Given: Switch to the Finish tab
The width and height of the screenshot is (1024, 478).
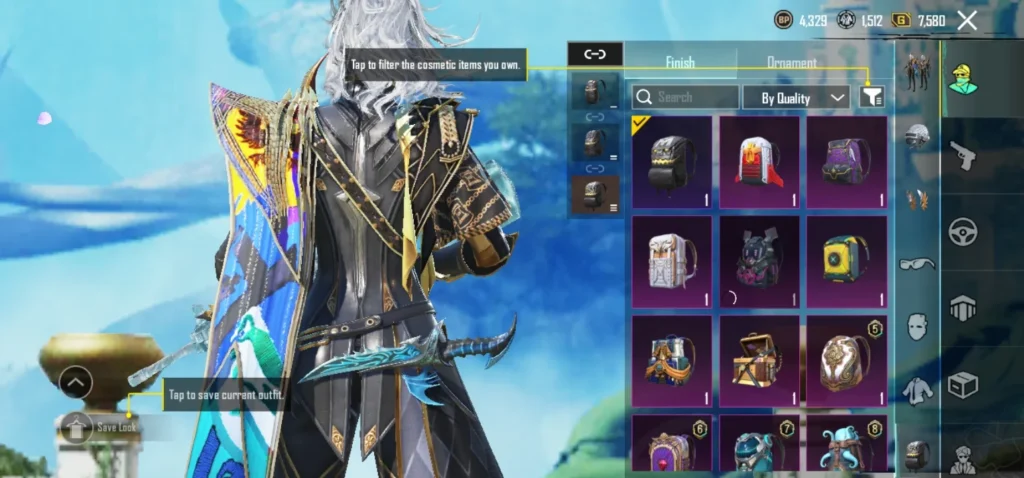Looking at the screenshot, I should click(x=680, y=62).
